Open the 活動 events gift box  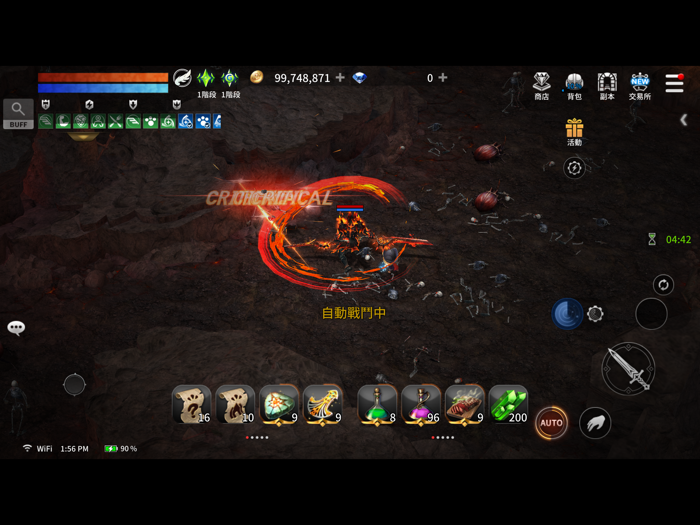click(x=574, y=131)
